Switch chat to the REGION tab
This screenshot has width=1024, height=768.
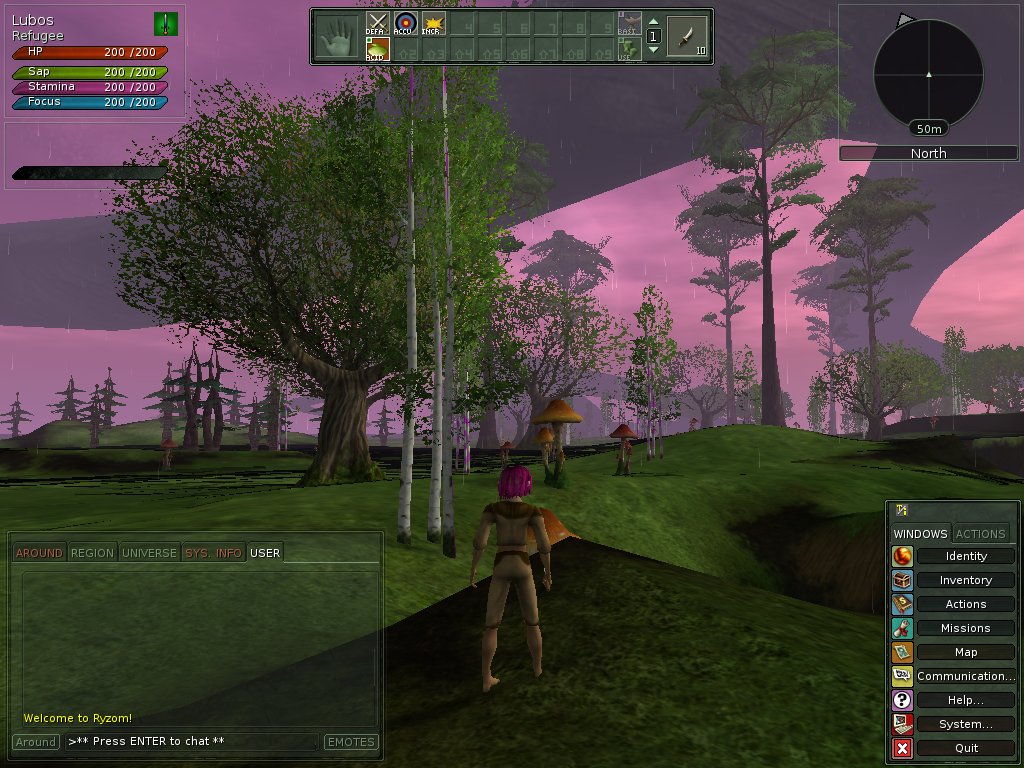(x=92, y=553)
